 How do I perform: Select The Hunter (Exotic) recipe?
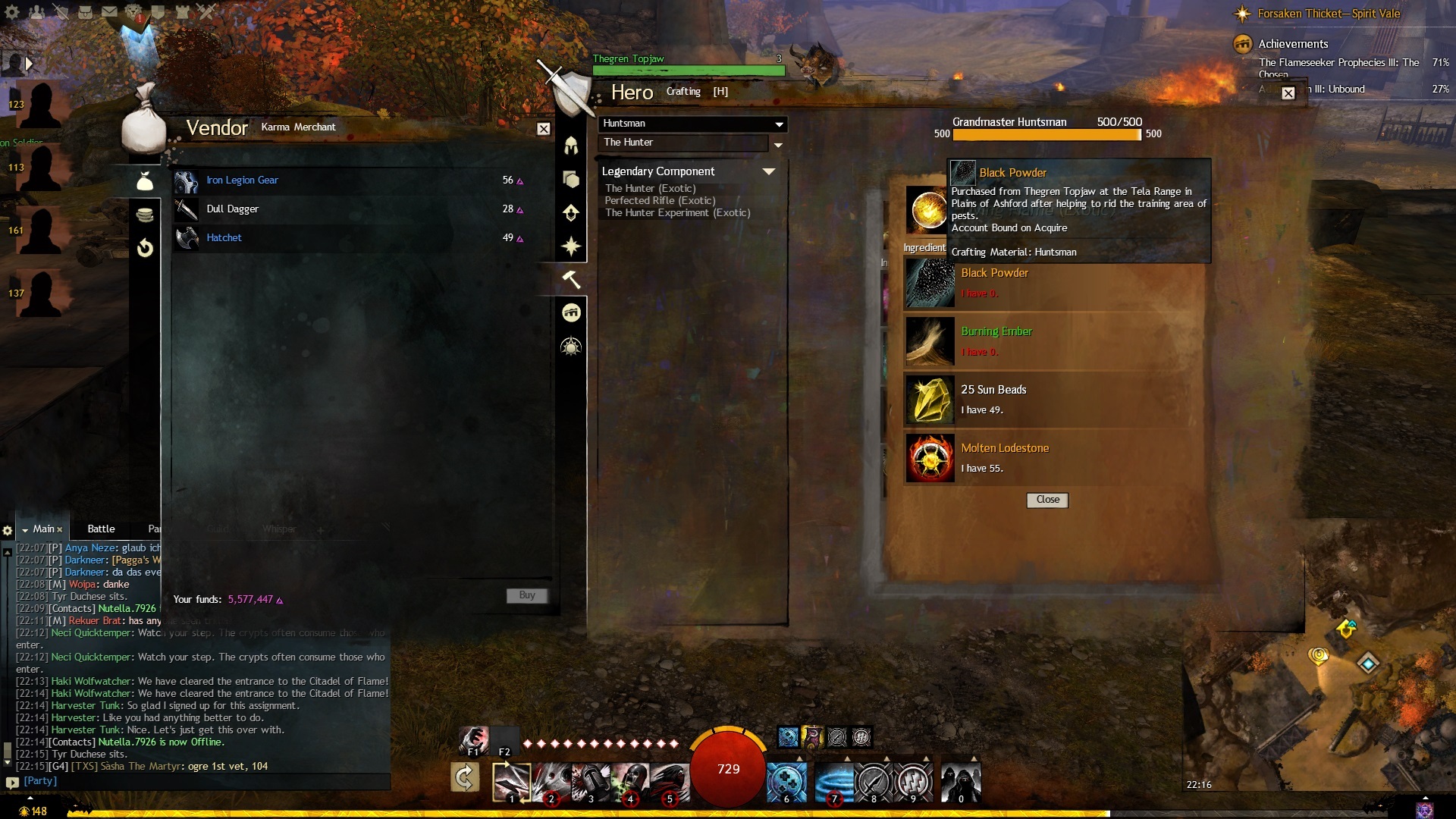pyautogui.click(x=650, y=189)
